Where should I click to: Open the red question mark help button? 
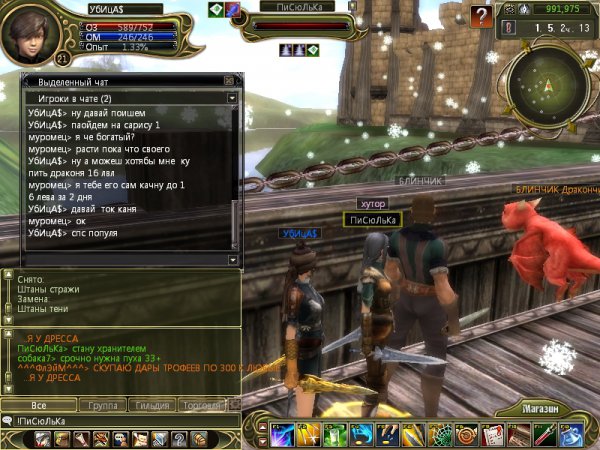pos(482,14)
